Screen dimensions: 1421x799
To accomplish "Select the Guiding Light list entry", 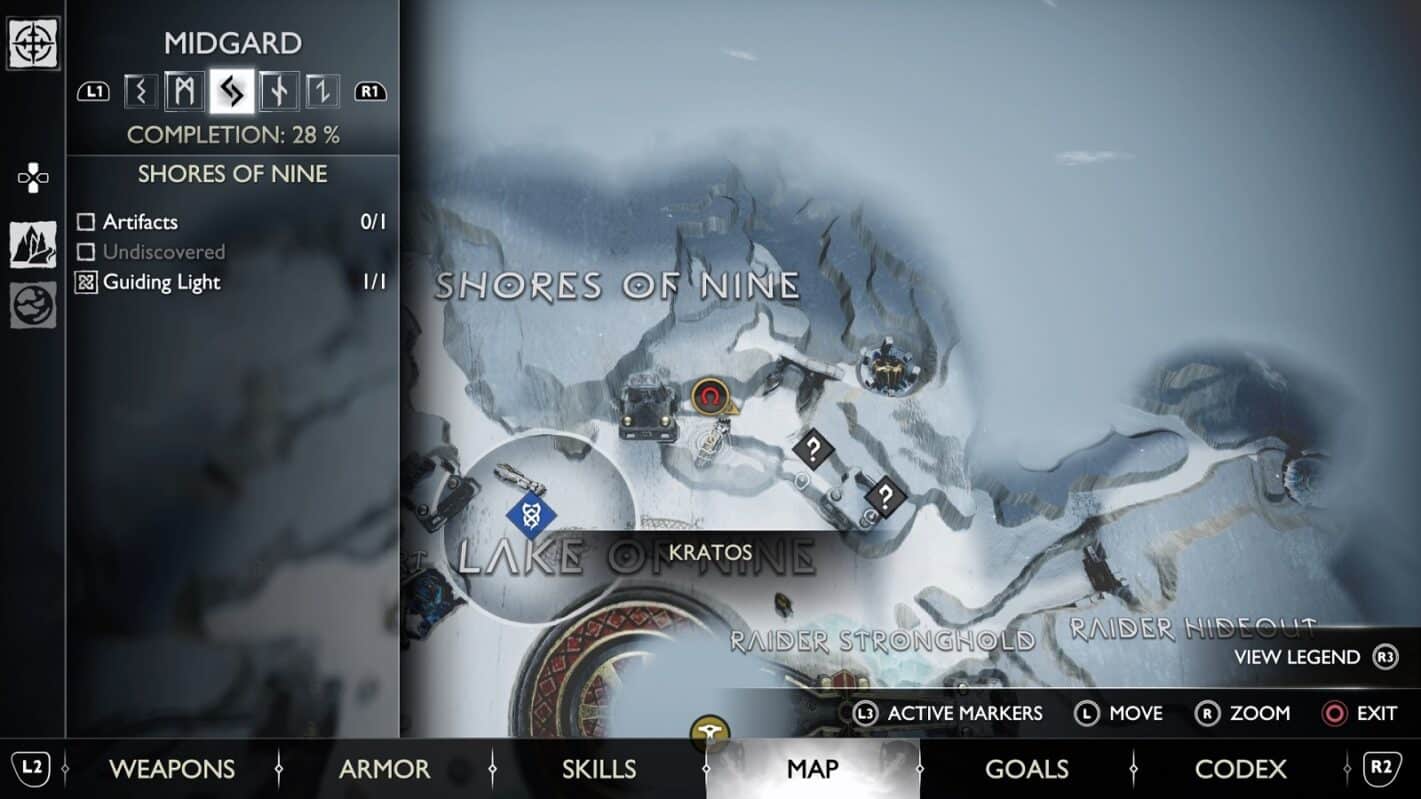I will (x=161, y=282).
